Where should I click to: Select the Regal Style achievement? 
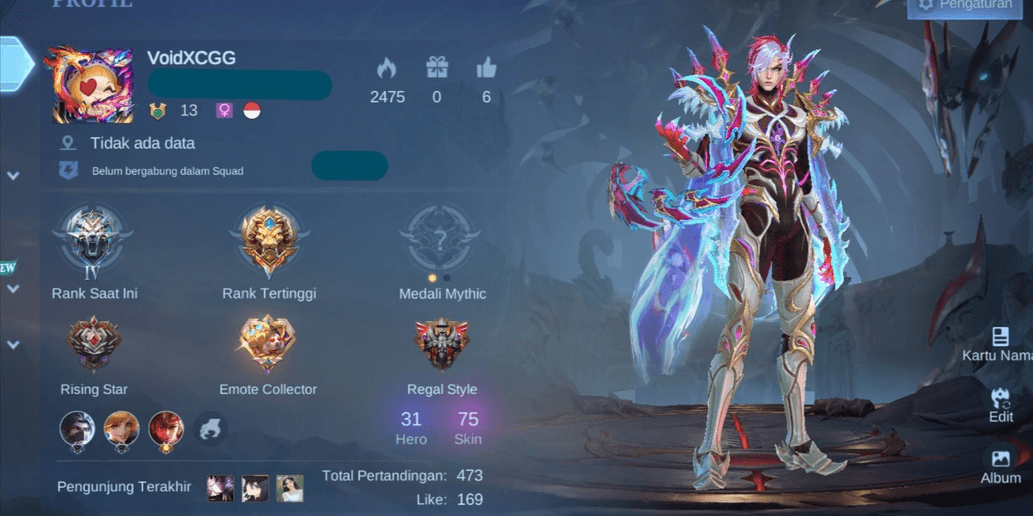(442, 345)
